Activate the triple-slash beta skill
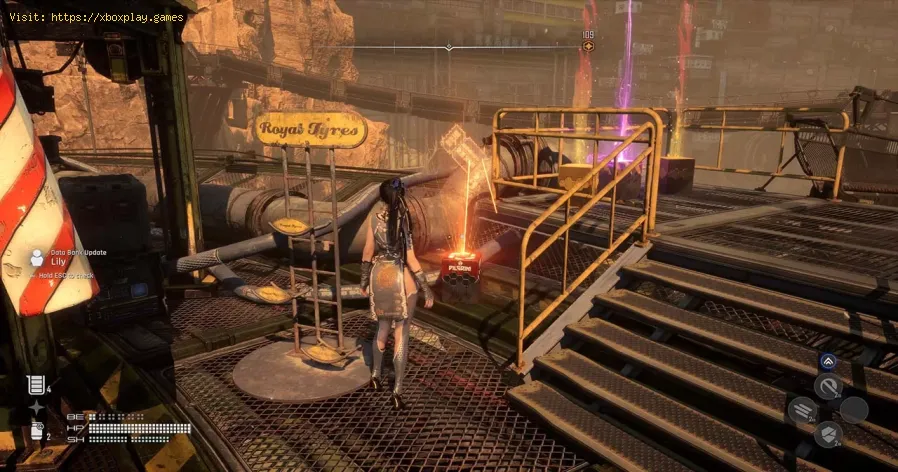Screen dimensions: 898x472 coord(802,410)
